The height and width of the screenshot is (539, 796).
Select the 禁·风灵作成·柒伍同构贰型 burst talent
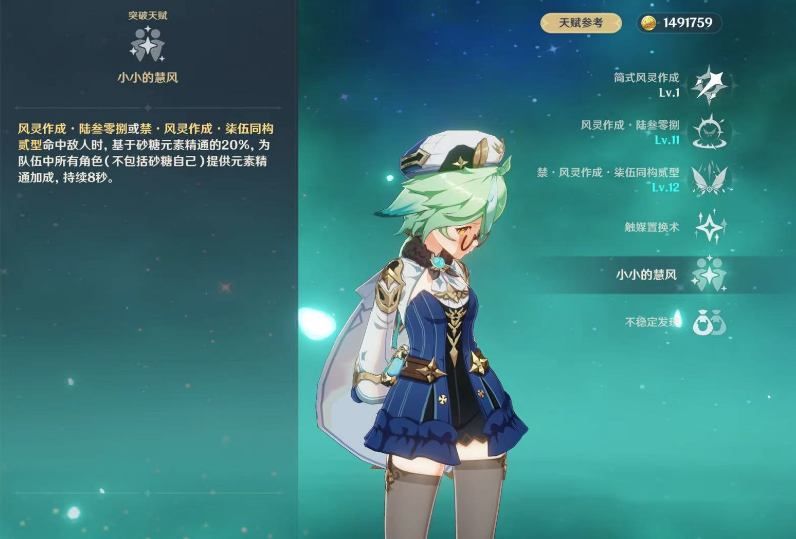tap(709, 178)
